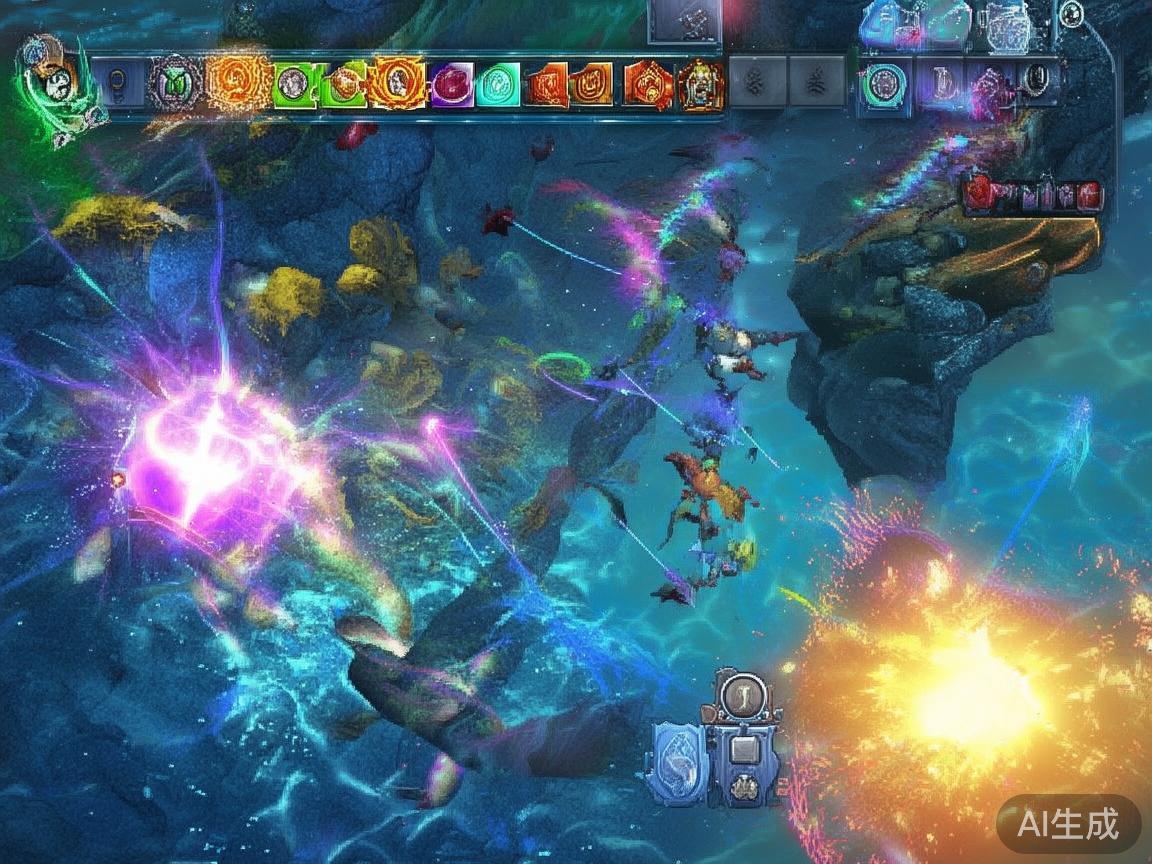Select the dark blue ring slot
The image size is (1152, 864).
coord(120,84)
